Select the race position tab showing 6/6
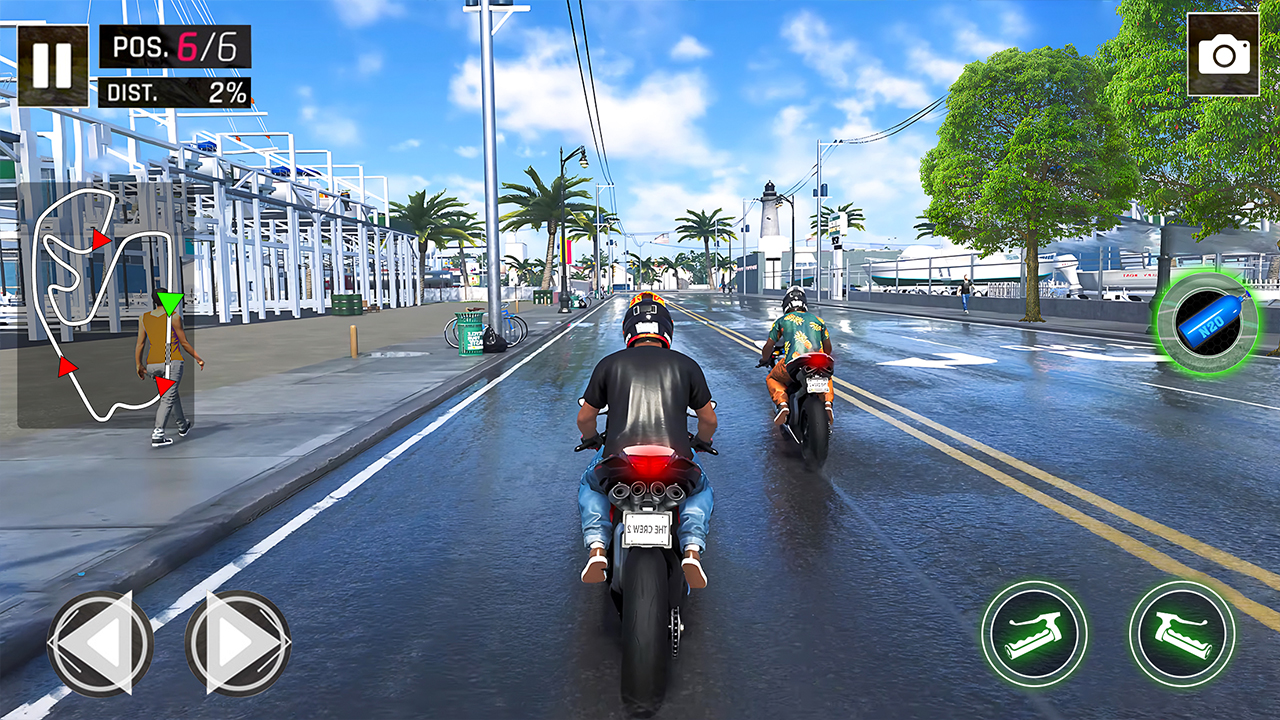The width and height of the screenshot is (1280, 720). pyautogui.click(x=176, y=46)
